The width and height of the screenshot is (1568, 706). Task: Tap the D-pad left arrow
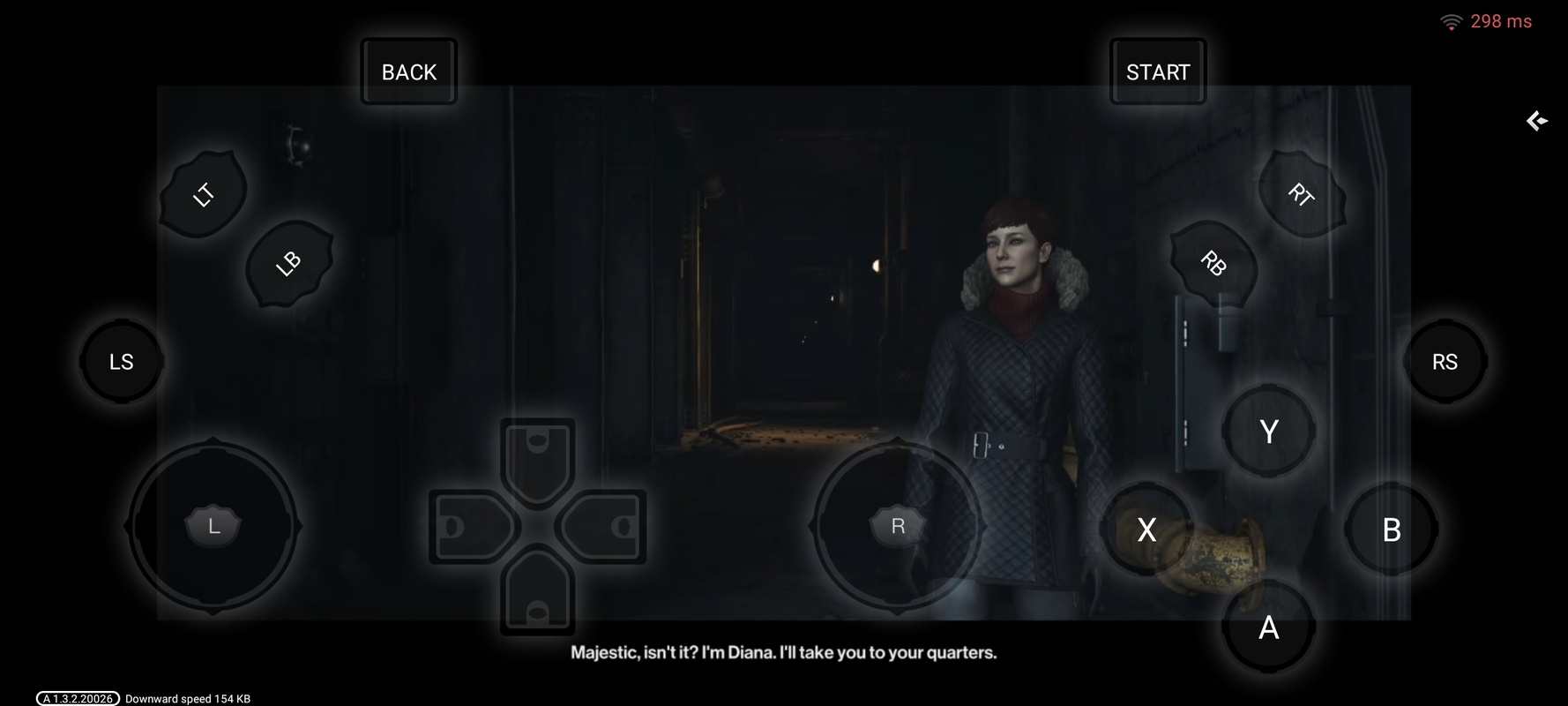tap(468, 527)
